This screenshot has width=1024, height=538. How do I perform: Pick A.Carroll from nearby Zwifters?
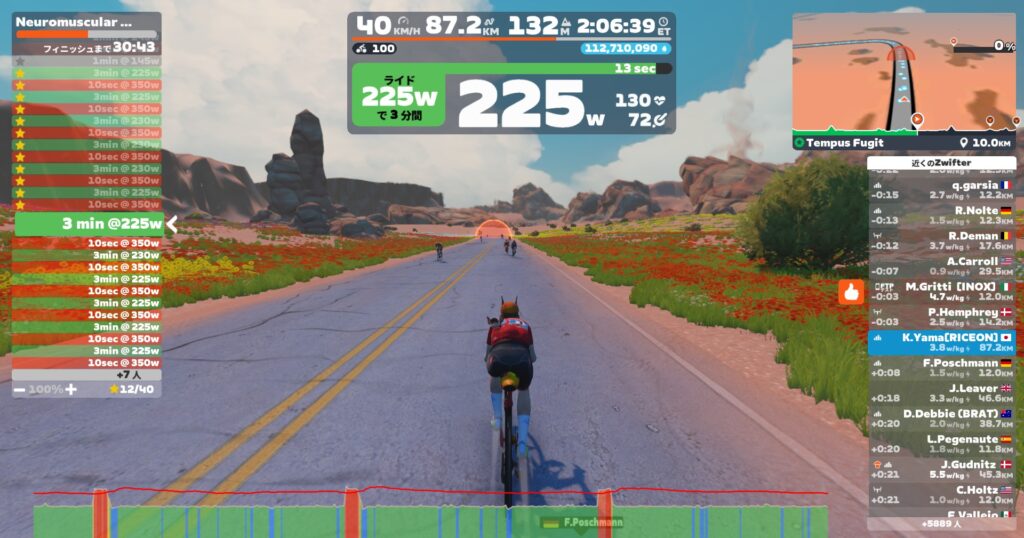click(940, 266)
